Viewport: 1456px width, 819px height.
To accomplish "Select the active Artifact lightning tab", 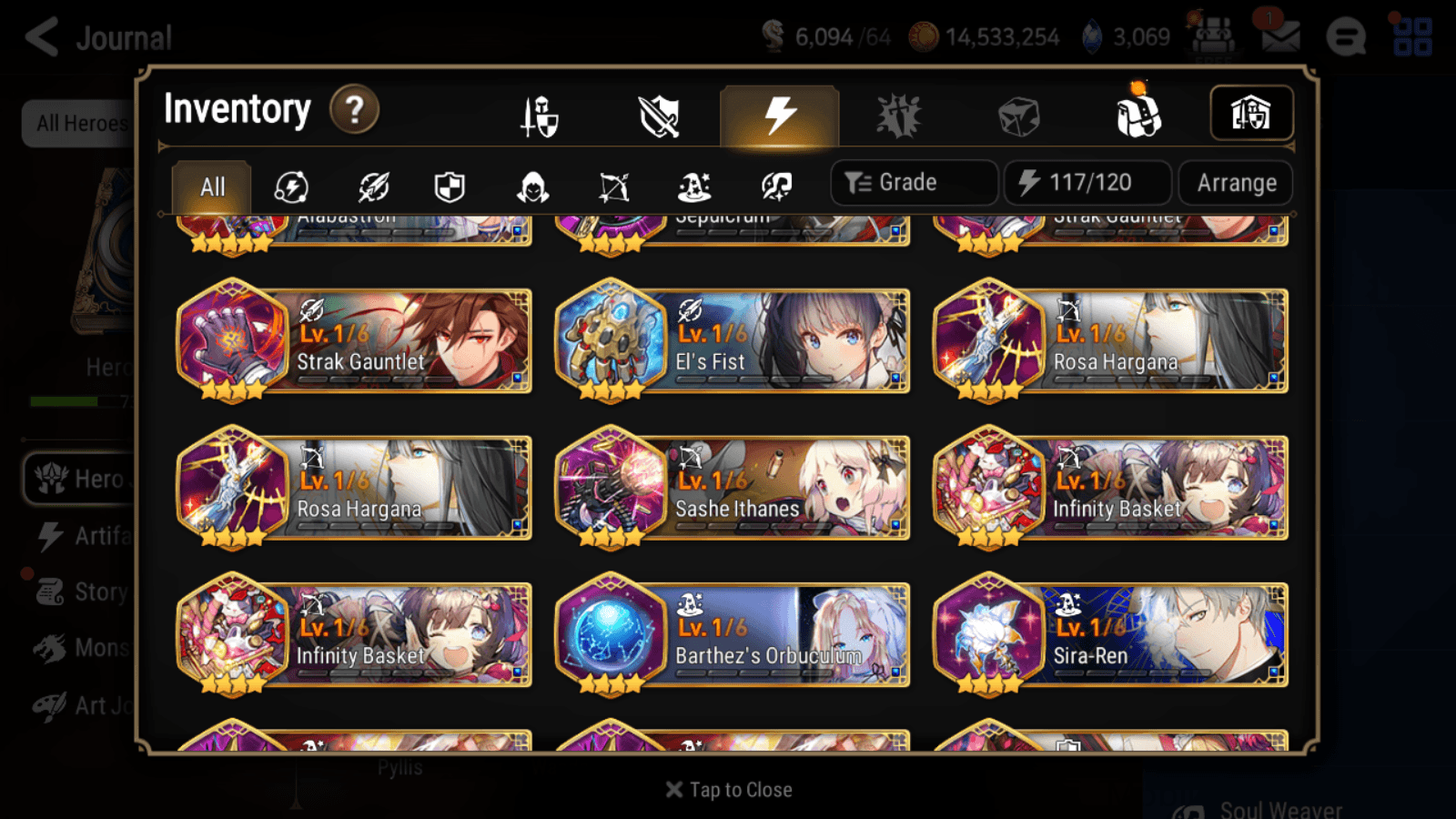I will coord(778,113).
